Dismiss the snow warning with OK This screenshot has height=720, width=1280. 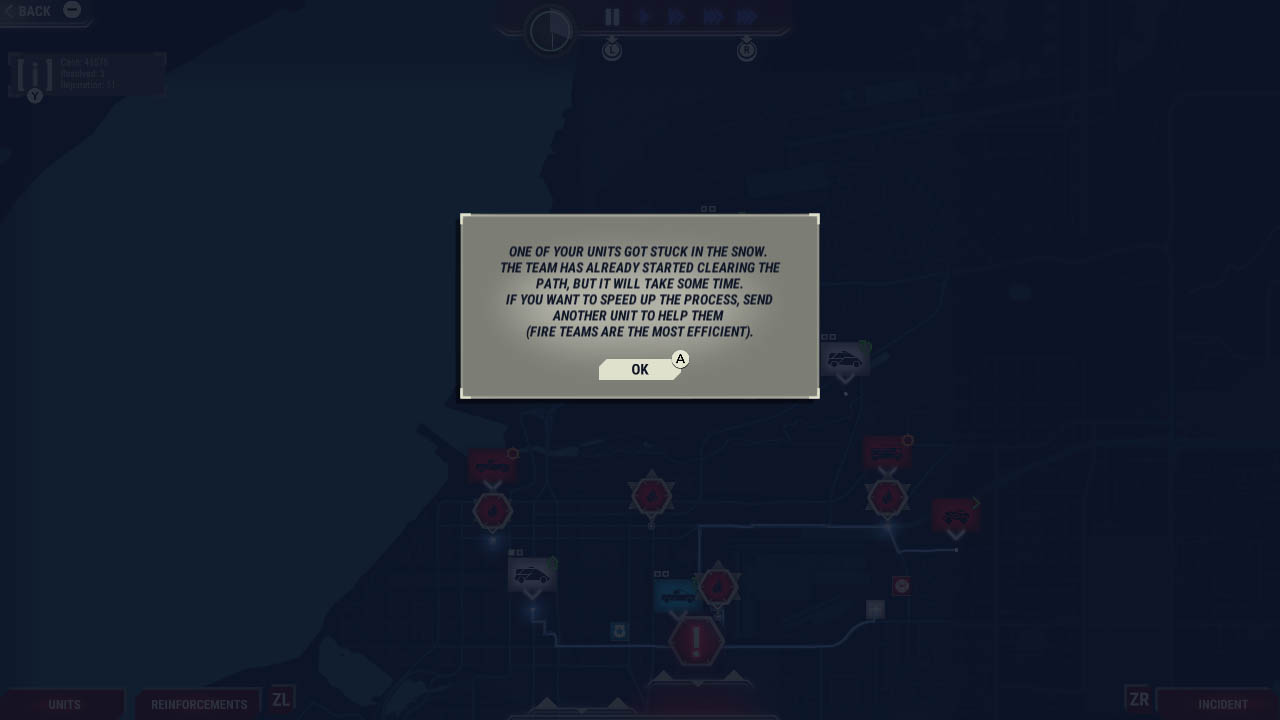(639, 369)
